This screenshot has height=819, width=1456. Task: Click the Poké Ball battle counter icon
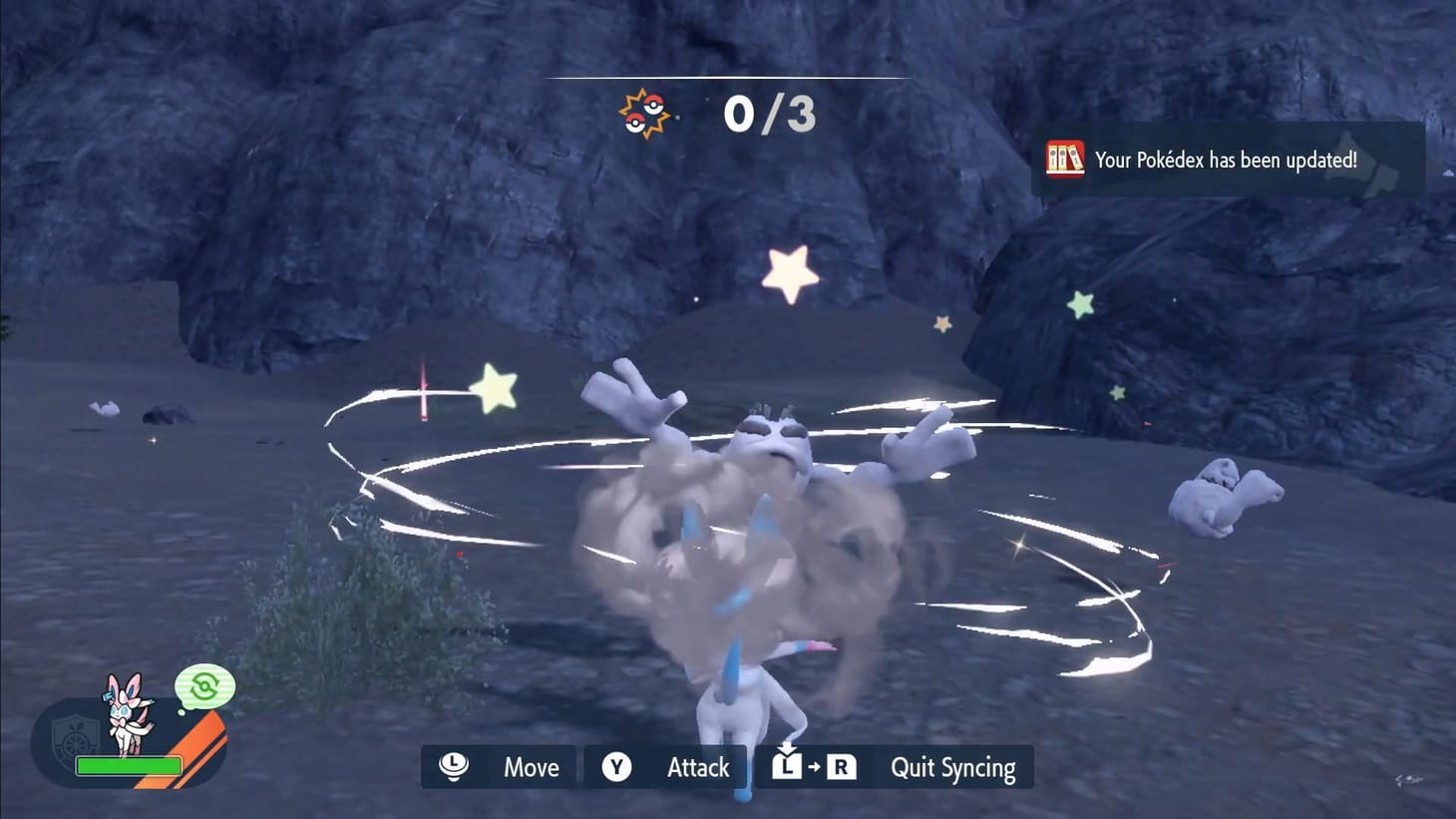(x=644, y=113)
